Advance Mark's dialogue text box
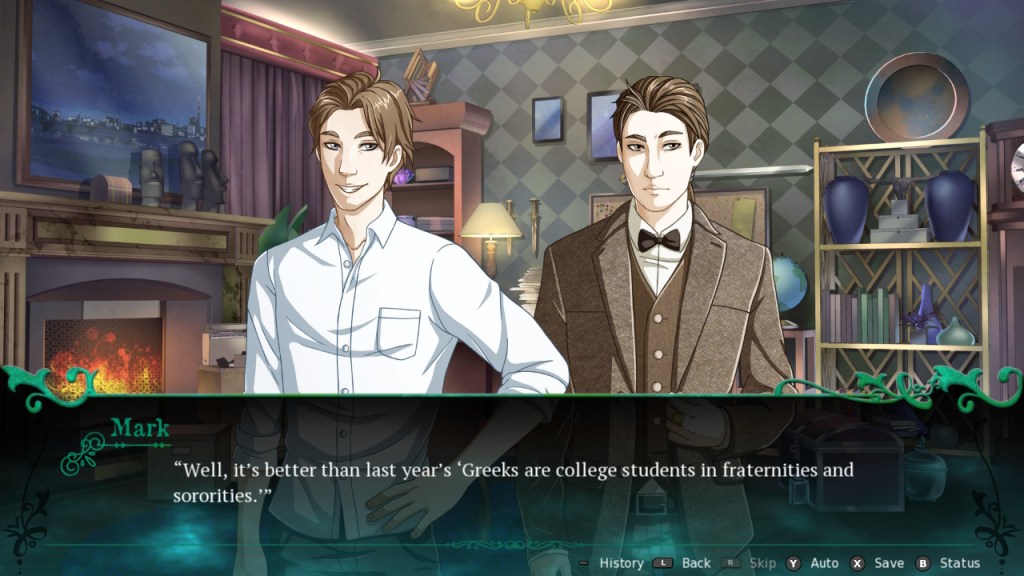The image size is (1024, 576). (x=511, y=478)
